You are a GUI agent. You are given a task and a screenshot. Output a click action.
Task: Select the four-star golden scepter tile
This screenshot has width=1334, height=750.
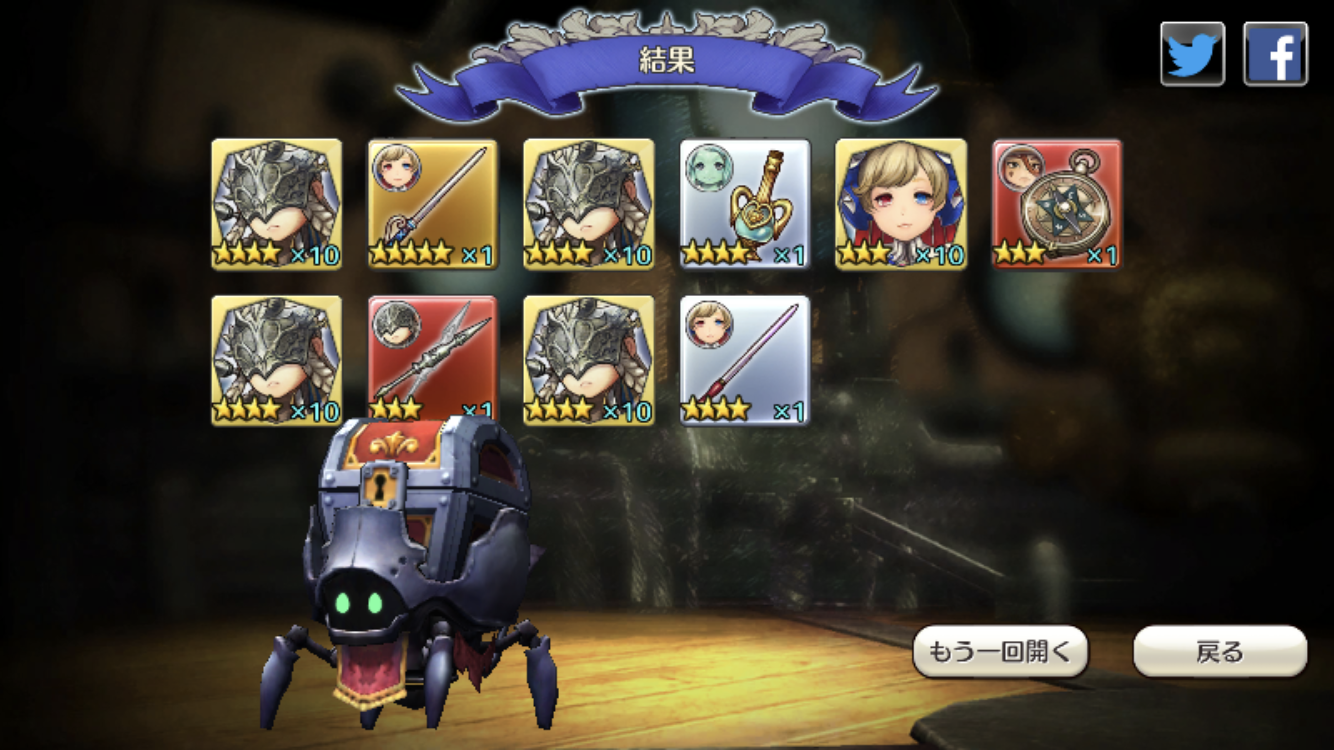[x=745, y=204]
